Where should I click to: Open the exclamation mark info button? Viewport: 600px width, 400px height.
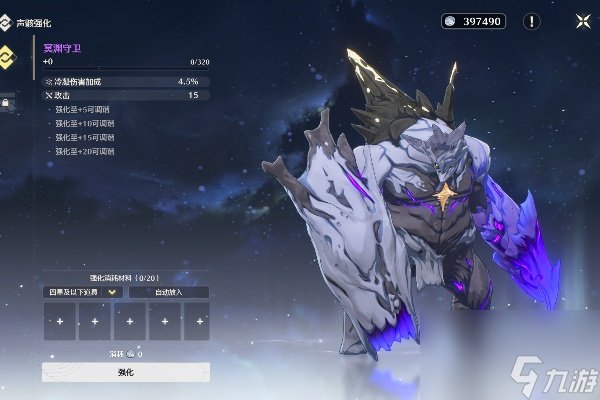(x=532, y=21)
